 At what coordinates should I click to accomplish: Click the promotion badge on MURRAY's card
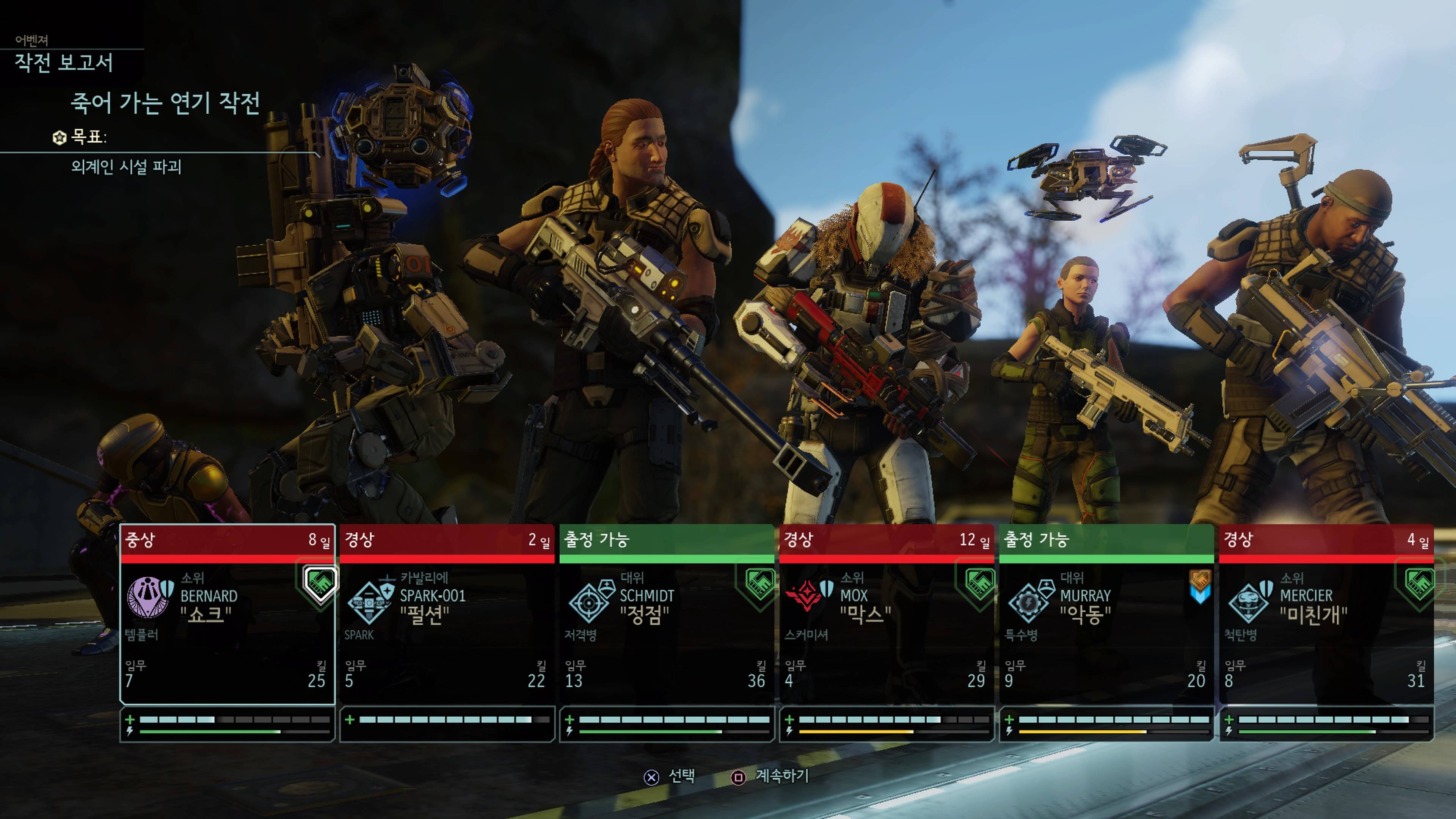[x=1199, y=585]
